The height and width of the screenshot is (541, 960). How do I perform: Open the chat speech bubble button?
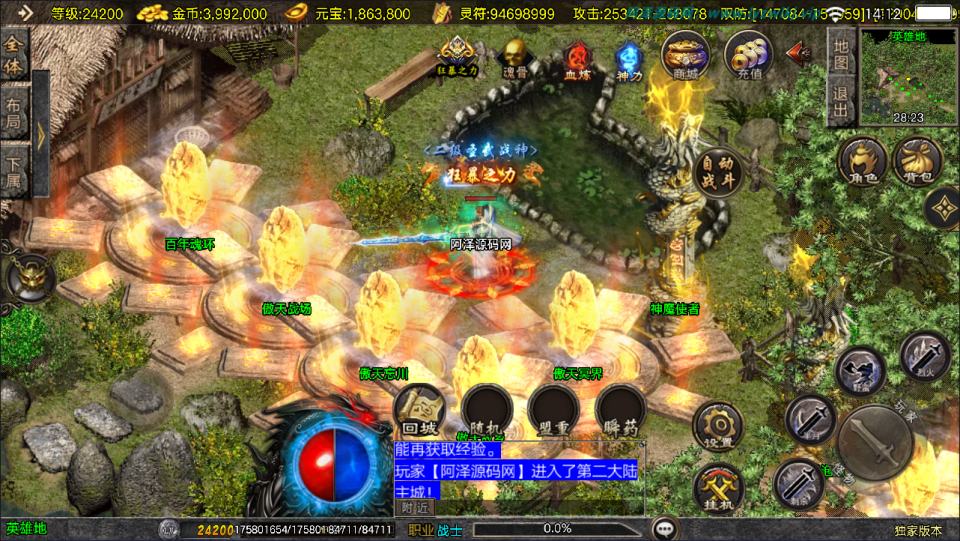coord(663,529)
